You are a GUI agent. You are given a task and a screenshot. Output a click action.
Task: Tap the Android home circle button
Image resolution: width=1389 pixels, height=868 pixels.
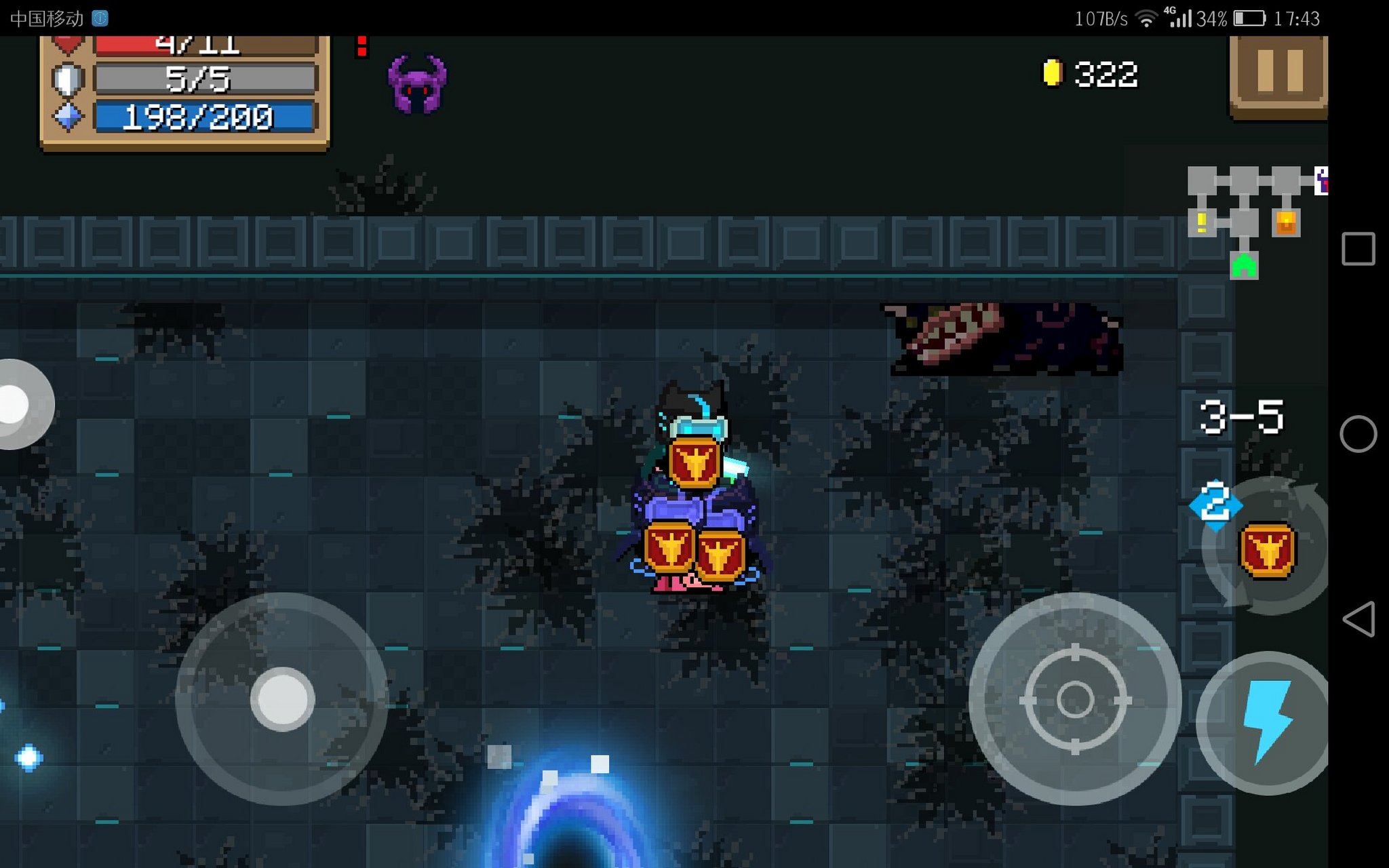point(1358,434)
